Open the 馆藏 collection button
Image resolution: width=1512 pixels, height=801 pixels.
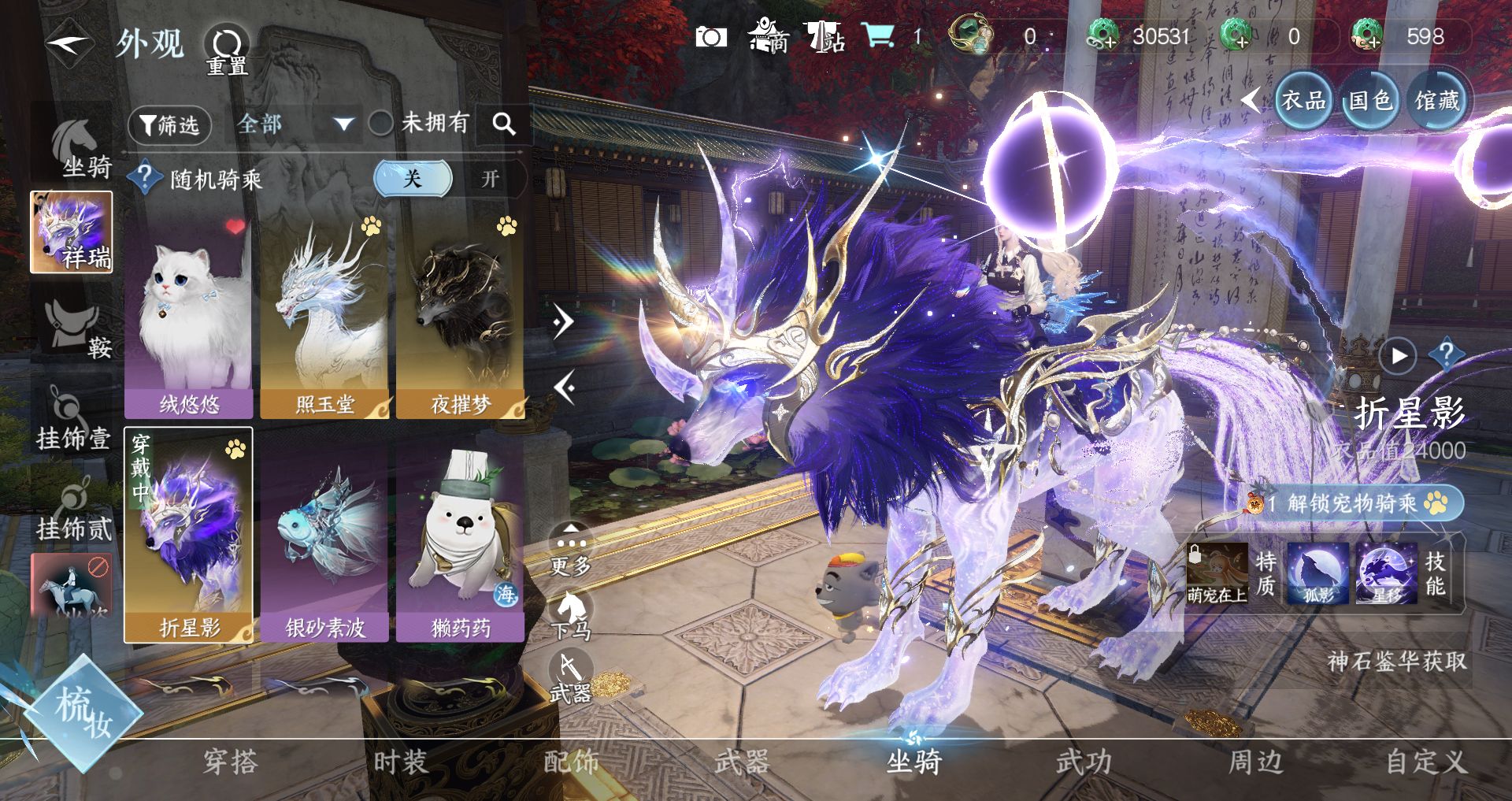point(1436,101)
